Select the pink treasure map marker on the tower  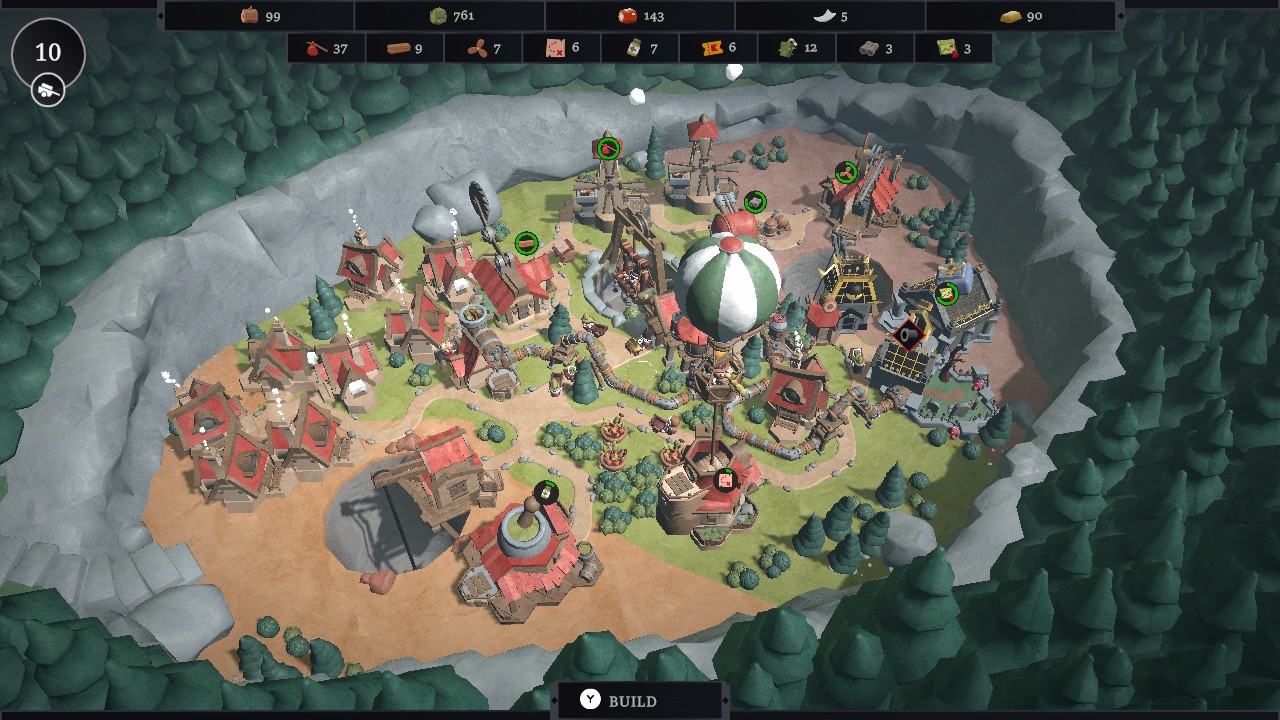726,480
